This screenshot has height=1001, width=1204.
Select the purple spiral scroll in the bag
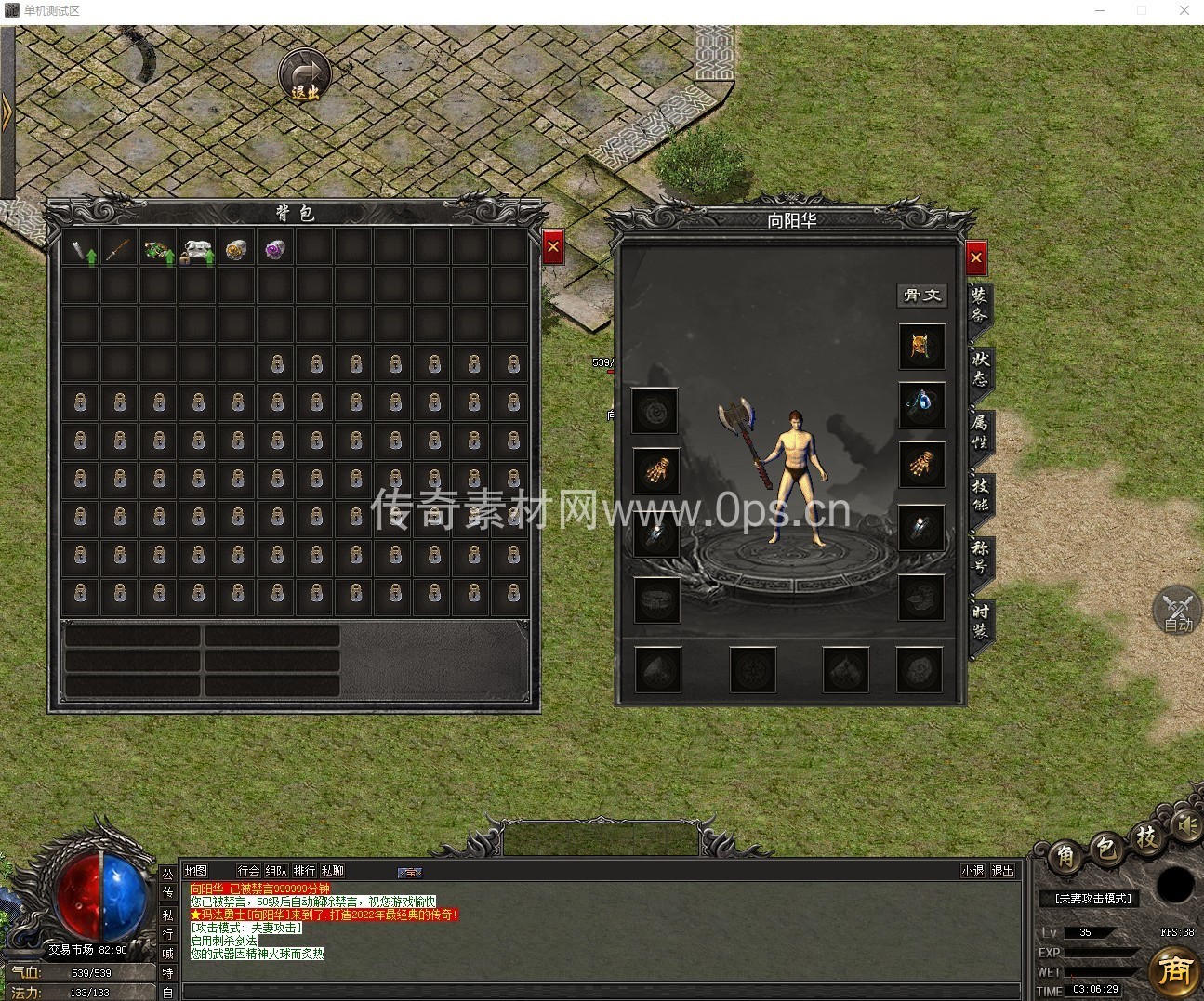pos(275,250)
